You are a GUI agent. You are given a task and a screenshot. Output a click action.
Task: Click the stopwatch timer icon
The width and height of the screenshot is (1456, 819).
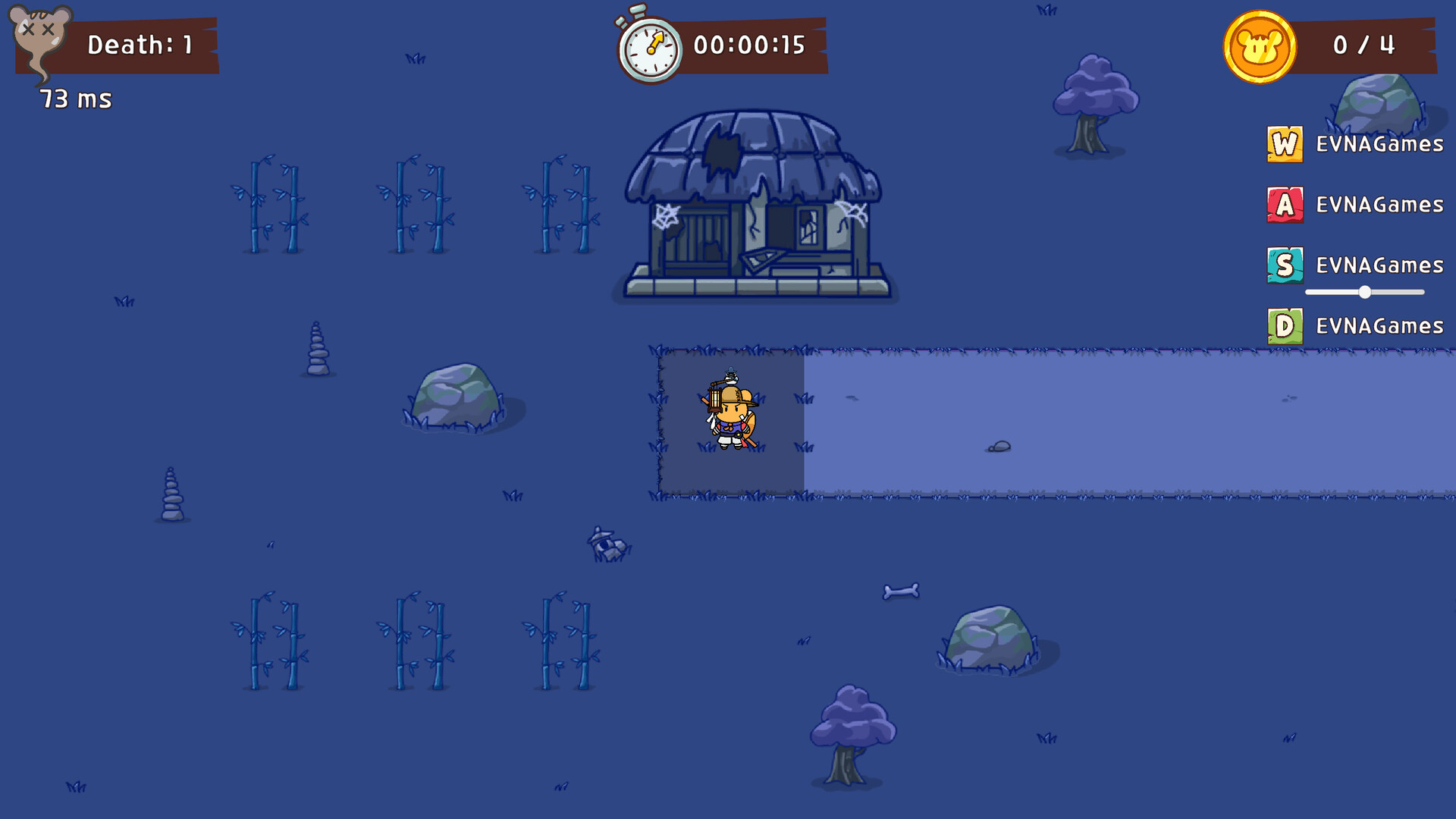coord(648,47)
